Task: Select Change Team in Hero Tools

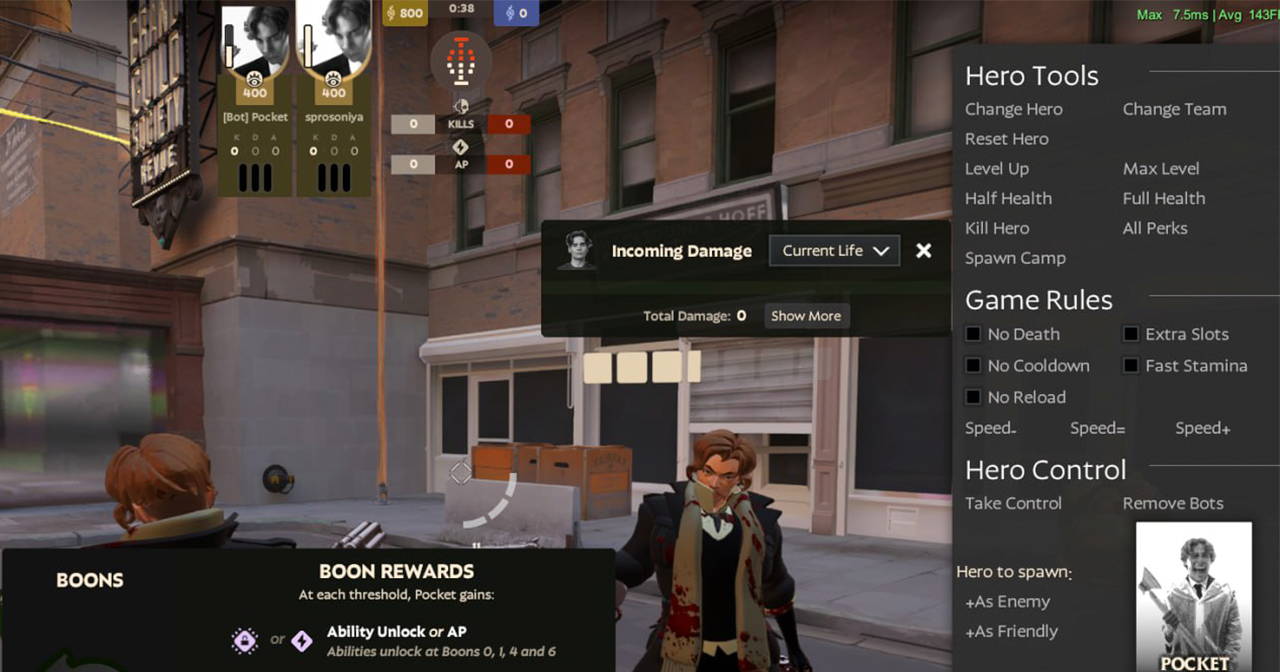Action: [x=1174, y=109]
